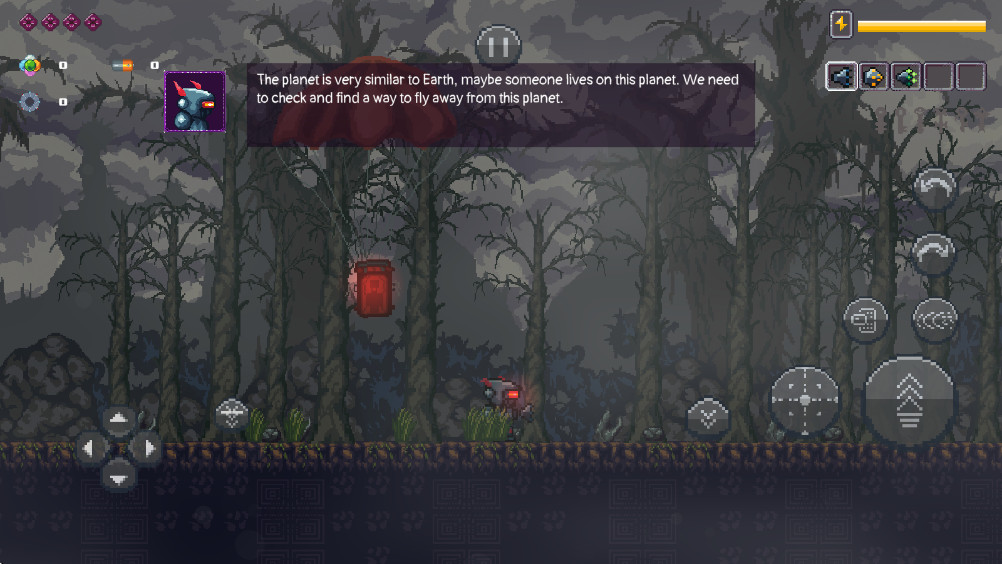
Task: Tap the crosshair fire button
Action: pos(804,400)
